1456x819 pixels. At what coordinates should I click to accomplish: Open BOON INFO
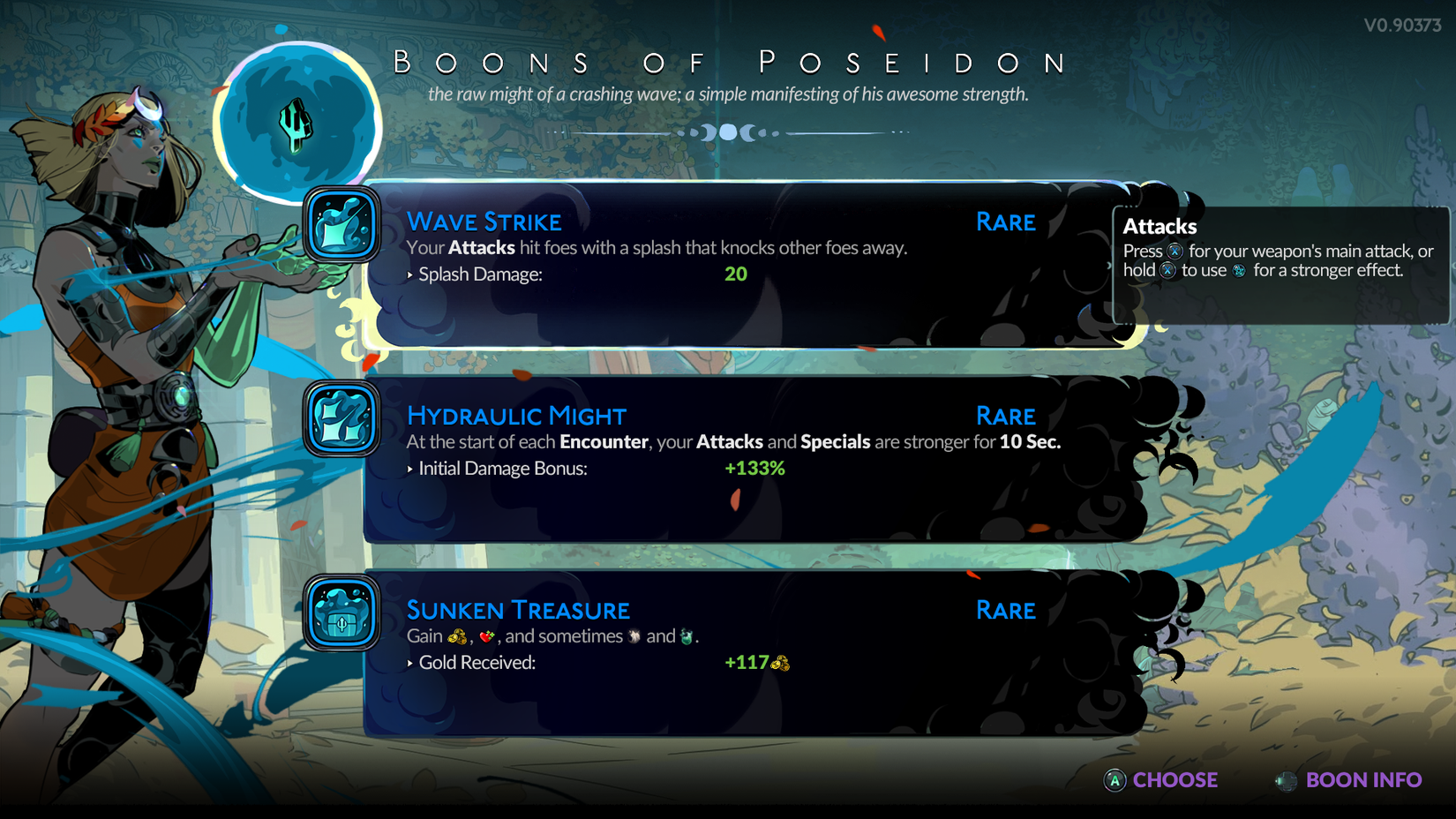coord(1363,780)
